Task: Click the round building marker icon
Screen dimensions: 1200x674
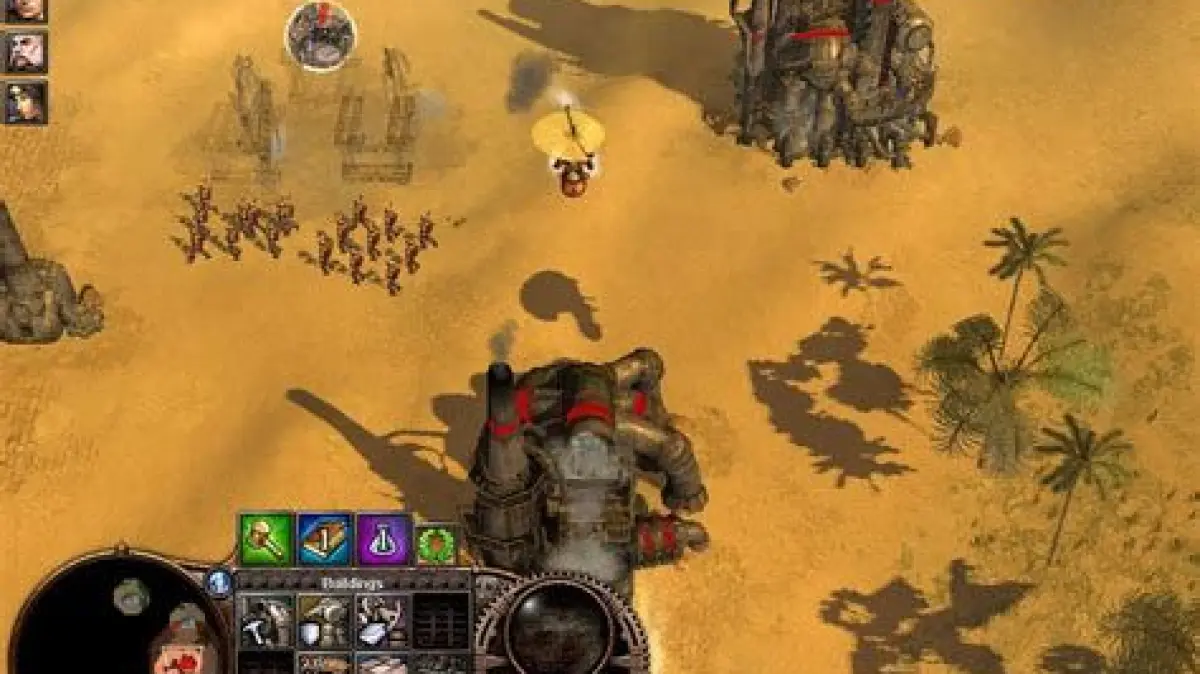Action: point(321,36)
